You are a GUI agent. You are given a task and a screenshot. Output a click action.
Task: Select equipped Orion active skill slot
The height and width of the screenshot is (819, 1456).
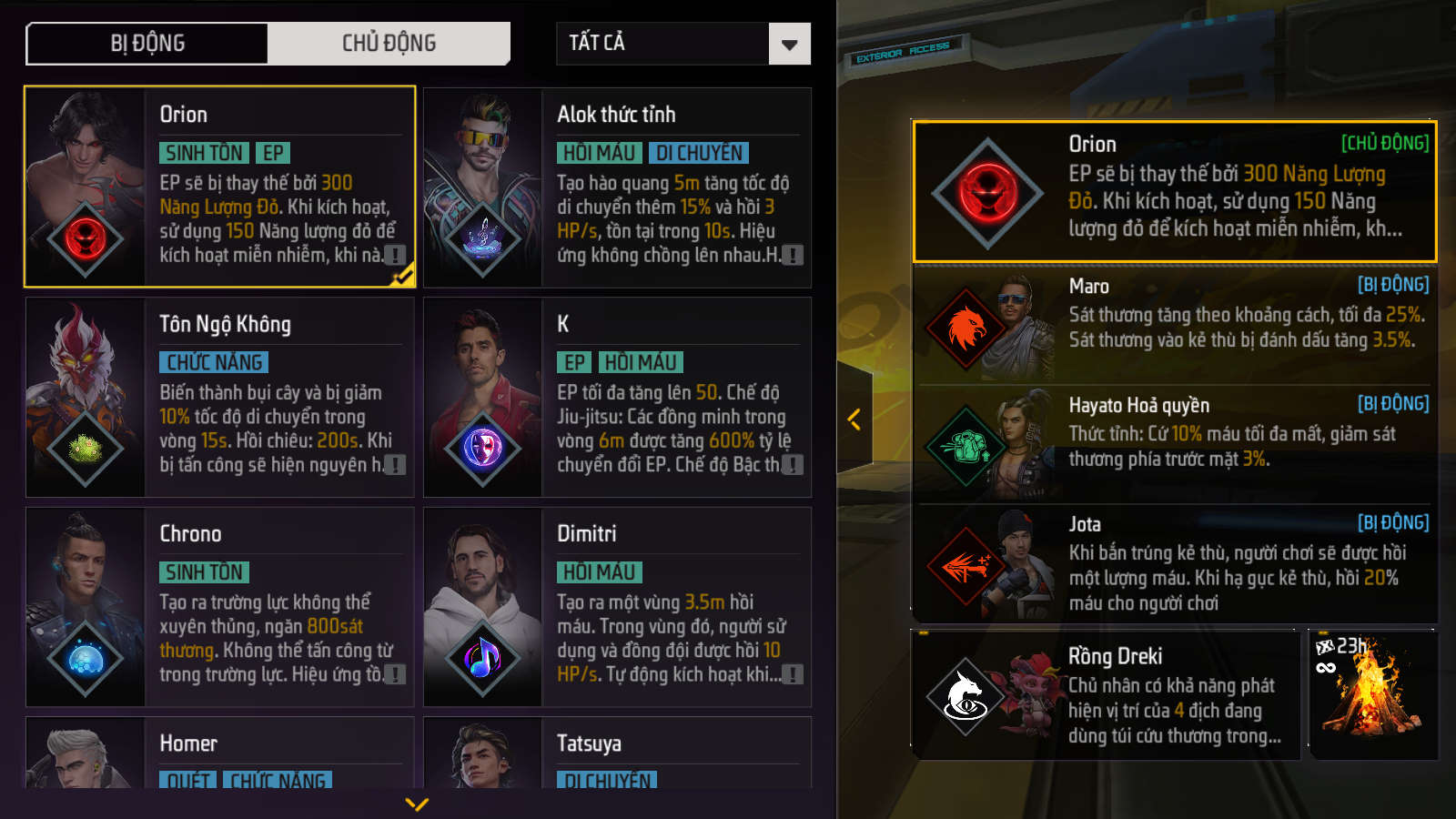[x=1174, y=191]
